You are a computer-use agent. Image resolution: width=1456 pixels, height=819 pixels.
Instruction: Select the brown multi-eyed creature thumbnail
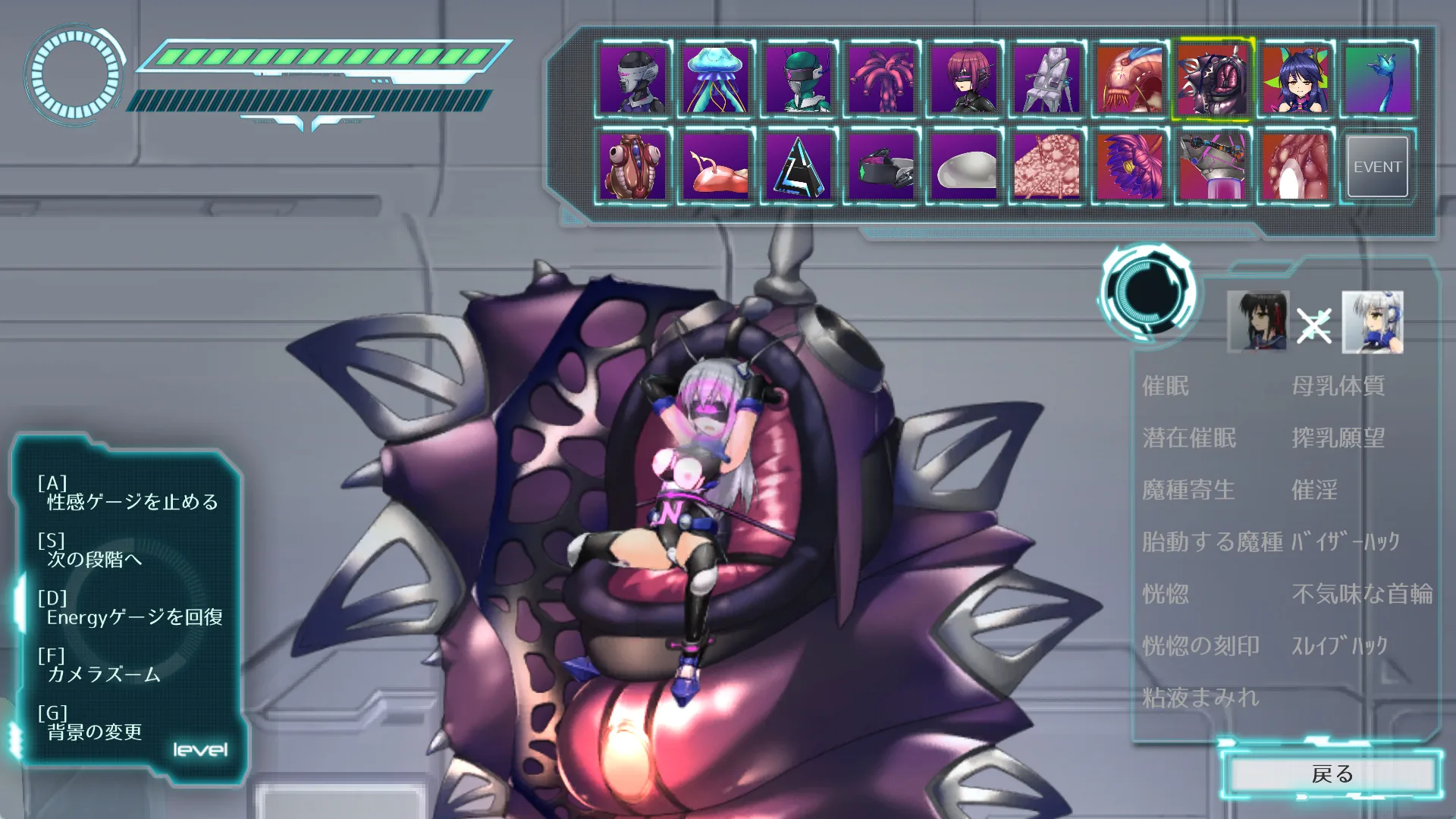[x=632, y=167]
